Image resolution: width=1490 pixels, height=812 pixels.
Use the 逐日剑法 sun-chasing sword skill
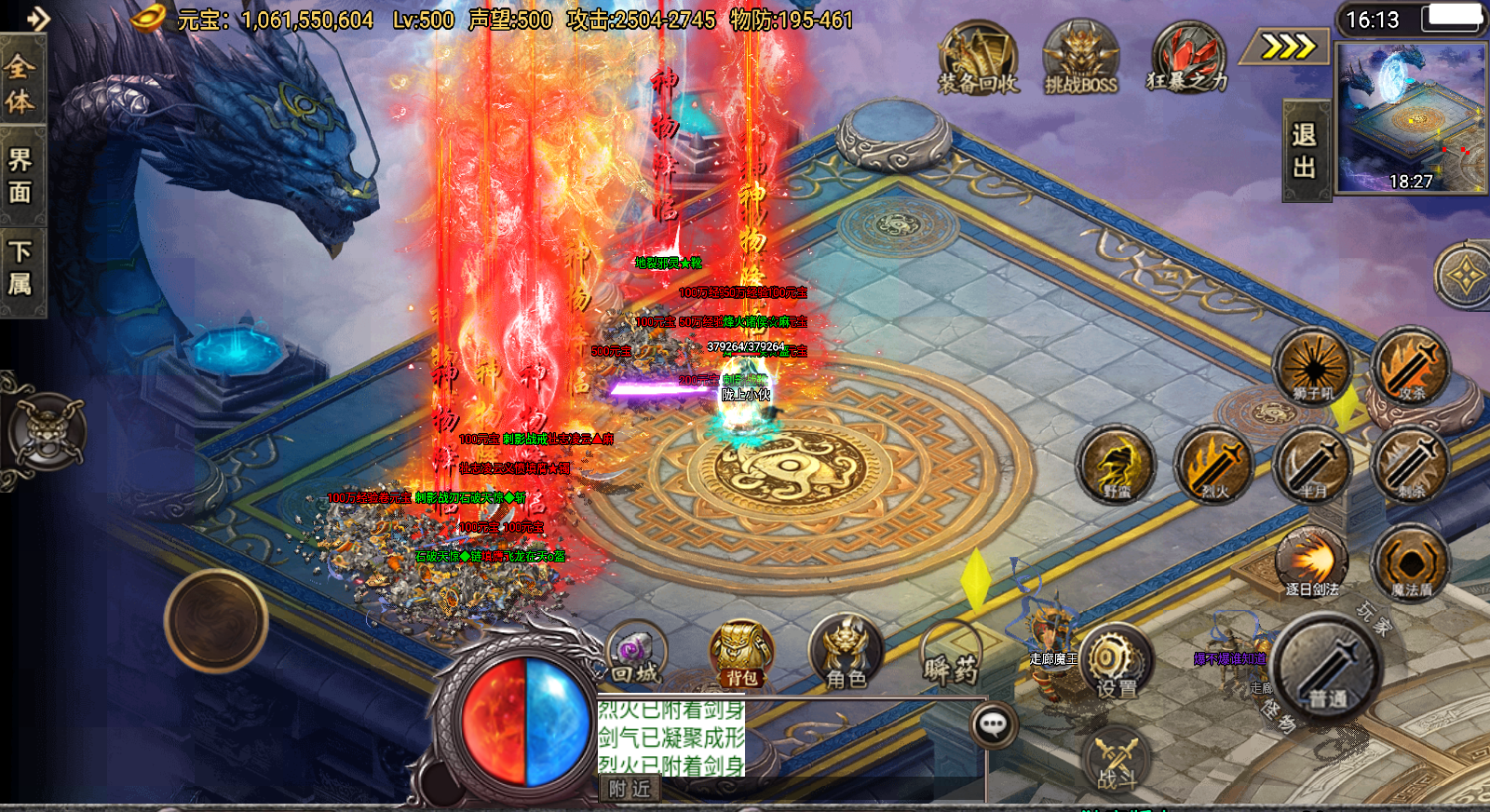[x=1312, y=562]
